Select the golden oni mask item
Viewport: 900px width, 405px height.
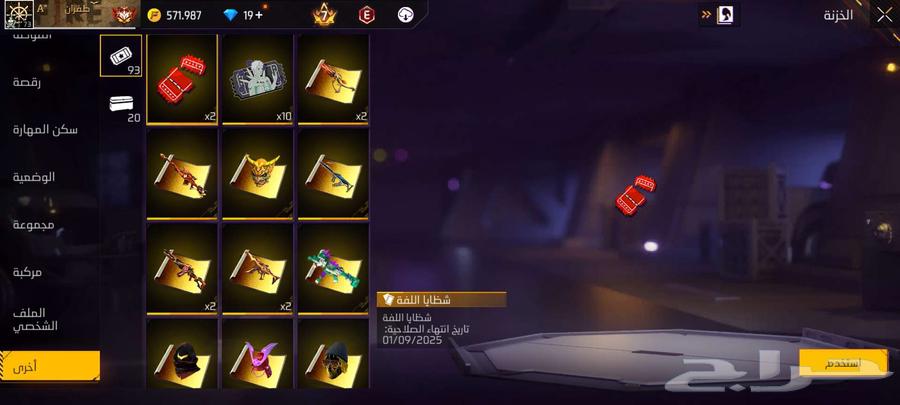point(258,173)
